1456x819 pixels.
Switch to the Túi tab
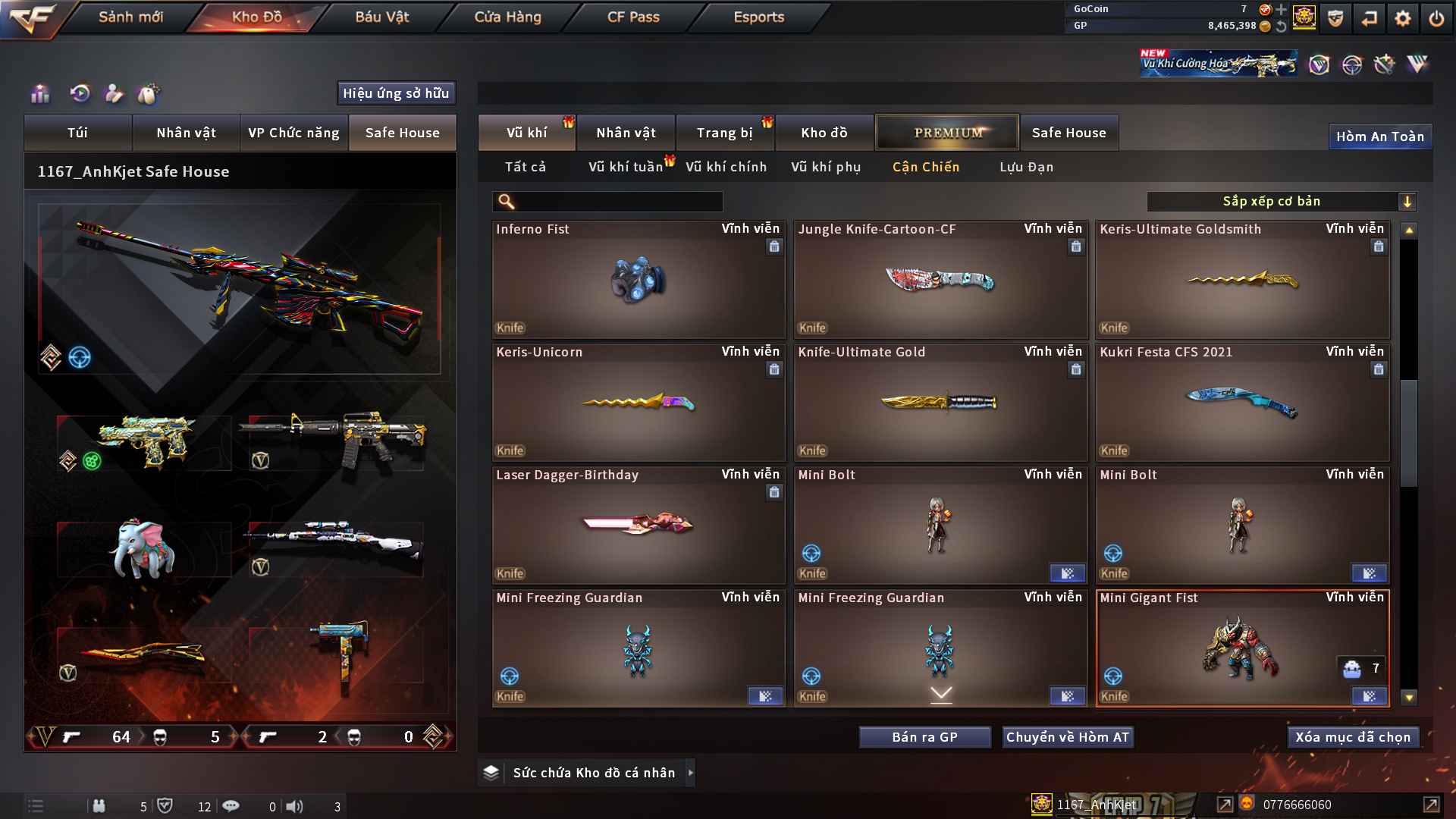pyautogui.click(x=77, y=133)
